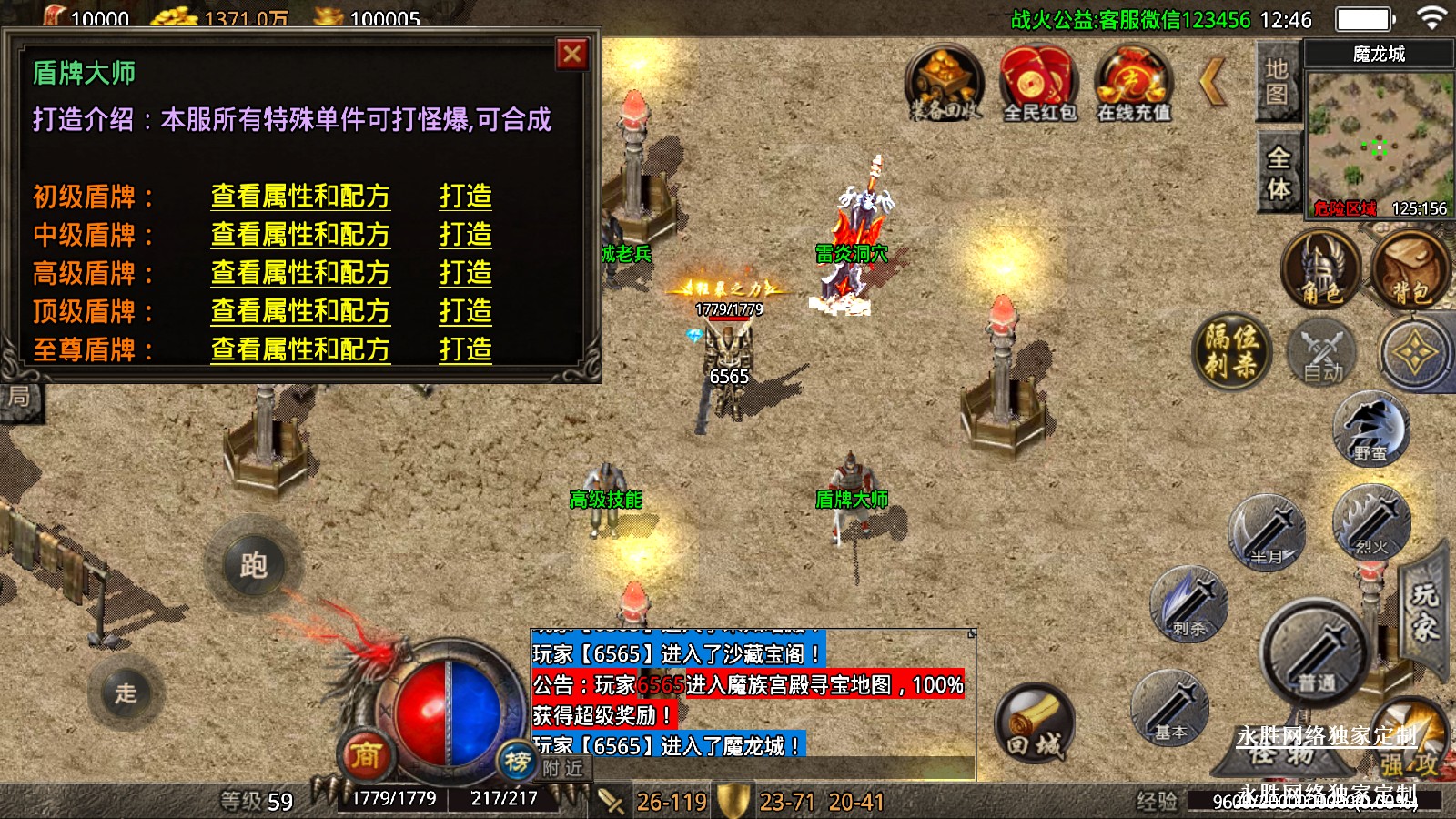
Task: Forge the 中级盾牌 with 打造
Action: [465, 235]
